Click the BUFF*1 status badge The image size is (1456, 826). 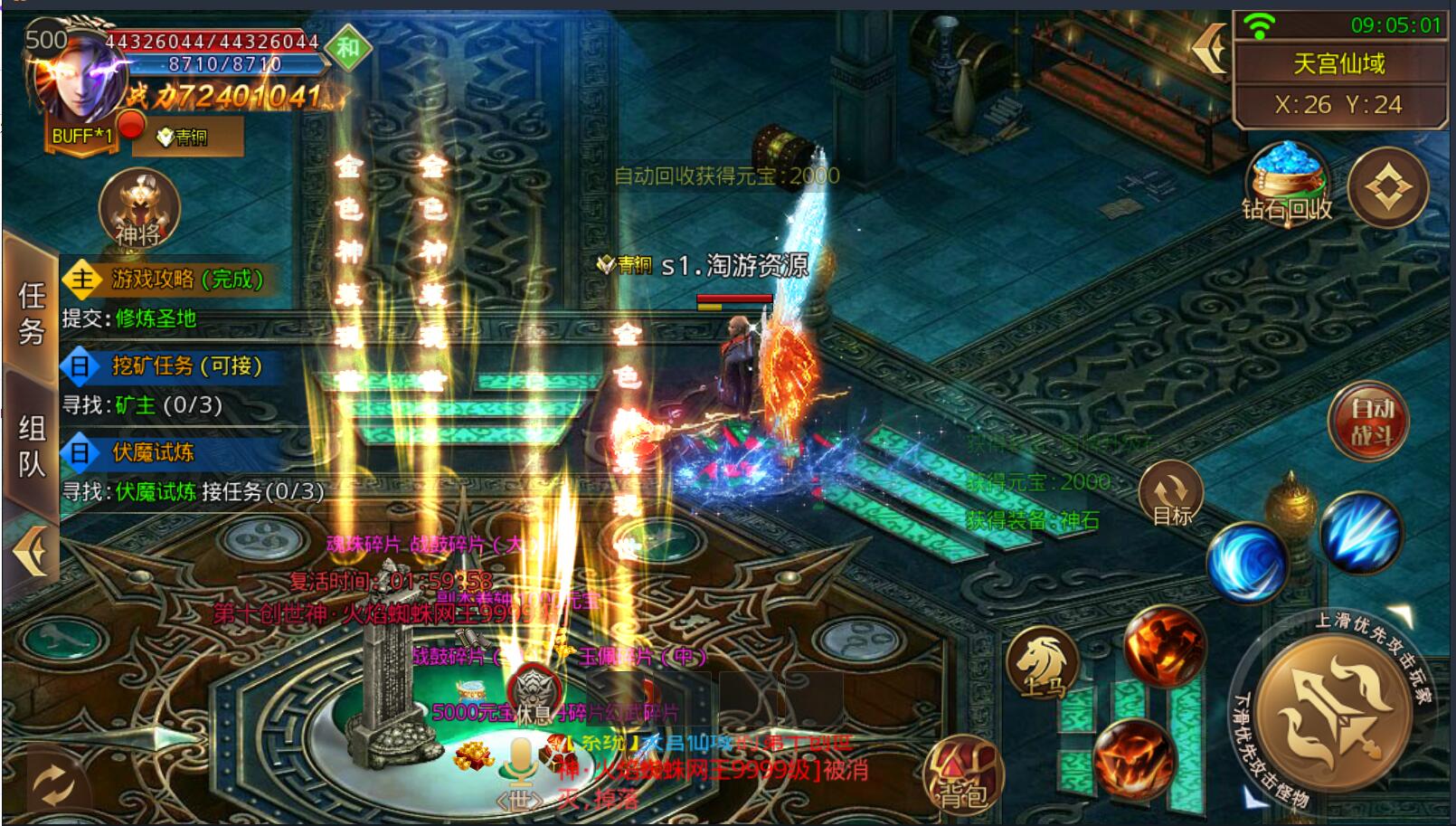point(82,137)
